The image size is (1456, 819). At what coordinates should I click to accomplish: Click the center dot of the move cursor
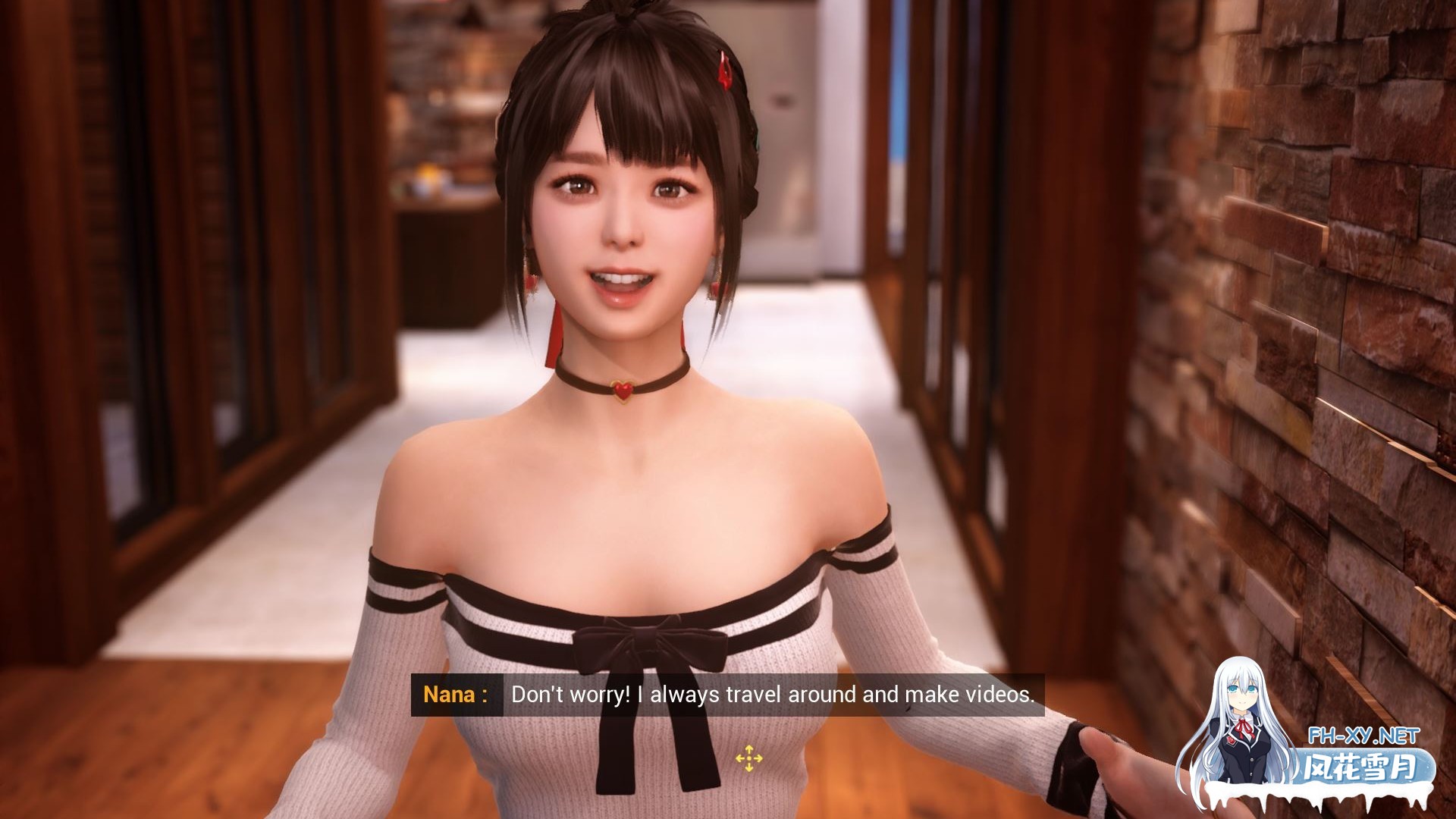pyautogui.click(x=748, y=758)
